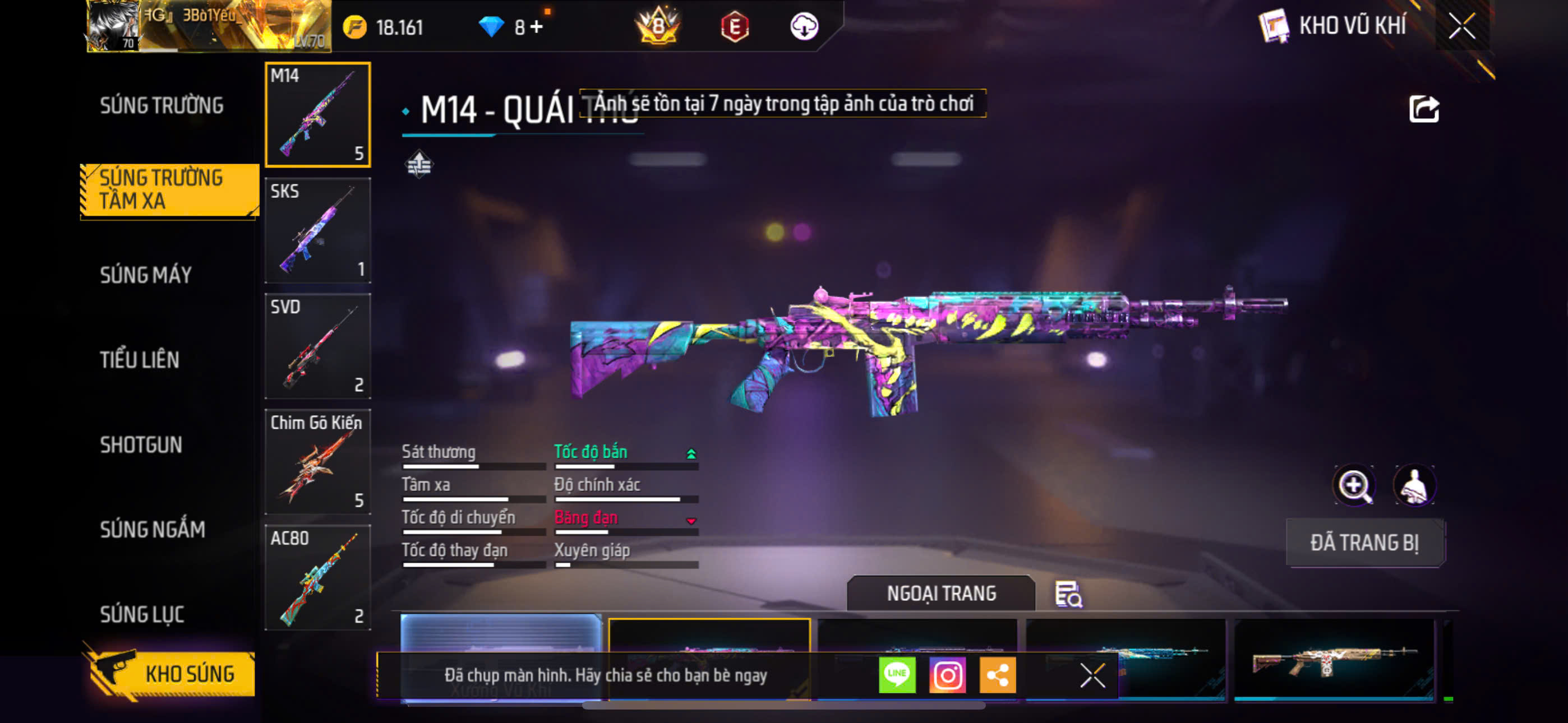Screen dimensions: 1568x723
Task: Click the magnifier zoom weapon icon
Action: 1353,485
